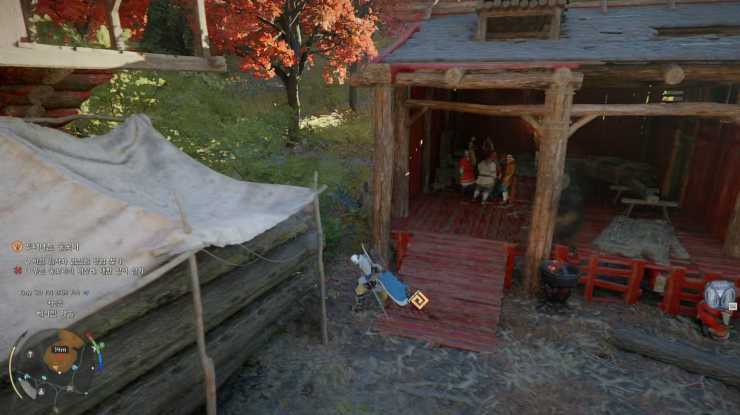The height and width of the screenshot is (415, 740).
Task: Click the orange quest emblem beside the quest title
Action: point(17,246)
